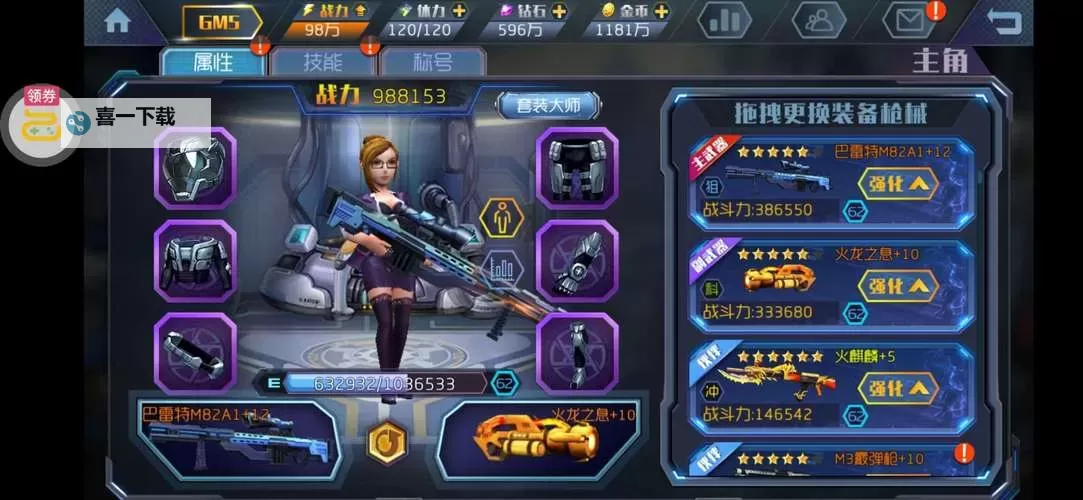Upgrade 火龙之息 with its 强化 button

point(898,286)
